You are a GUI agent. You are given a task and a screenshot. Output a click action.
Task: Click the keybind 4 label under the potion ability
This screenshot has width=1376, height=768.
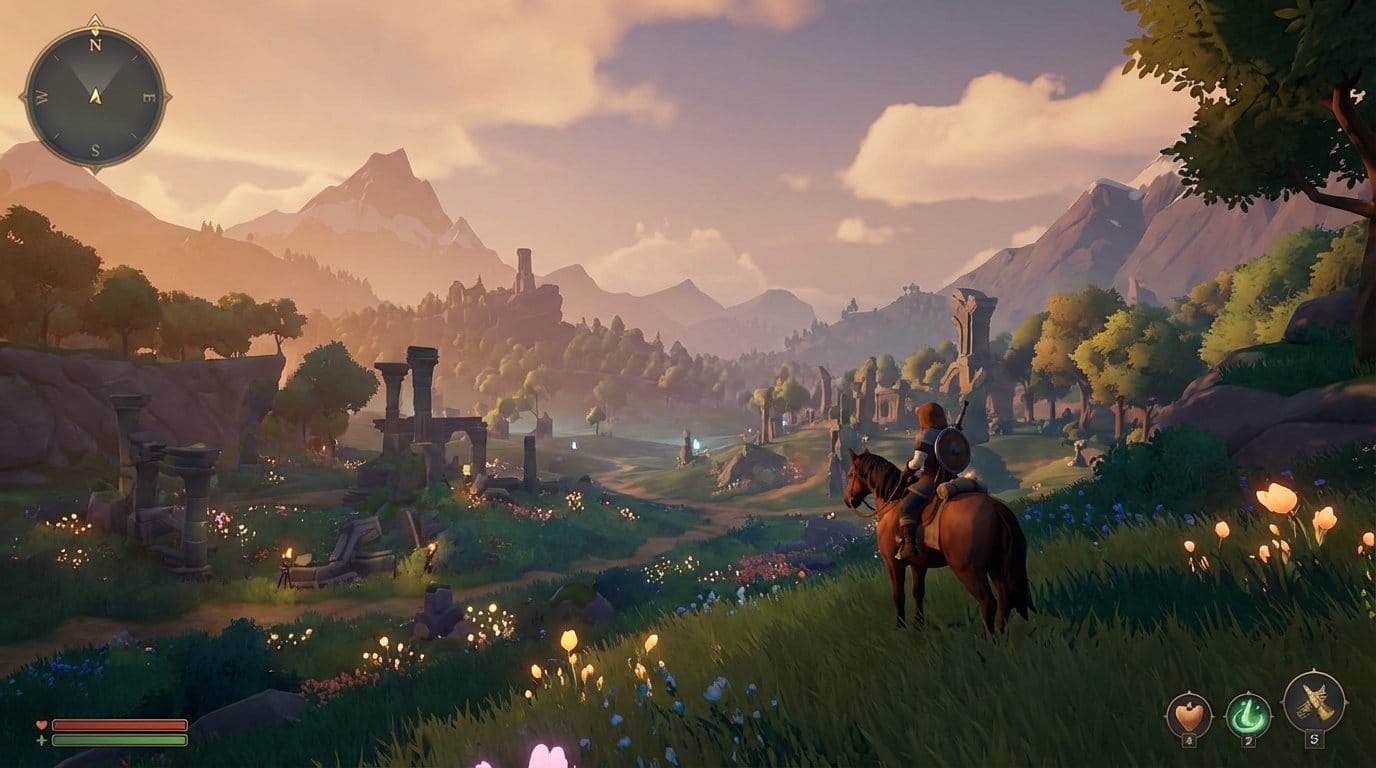(1189, 739)
